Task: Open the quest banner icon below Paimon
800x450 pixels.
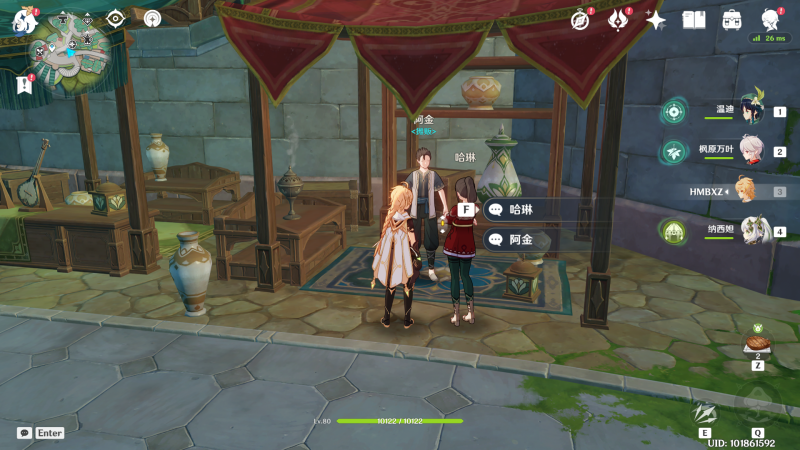Action: click(x=23, y=86)
